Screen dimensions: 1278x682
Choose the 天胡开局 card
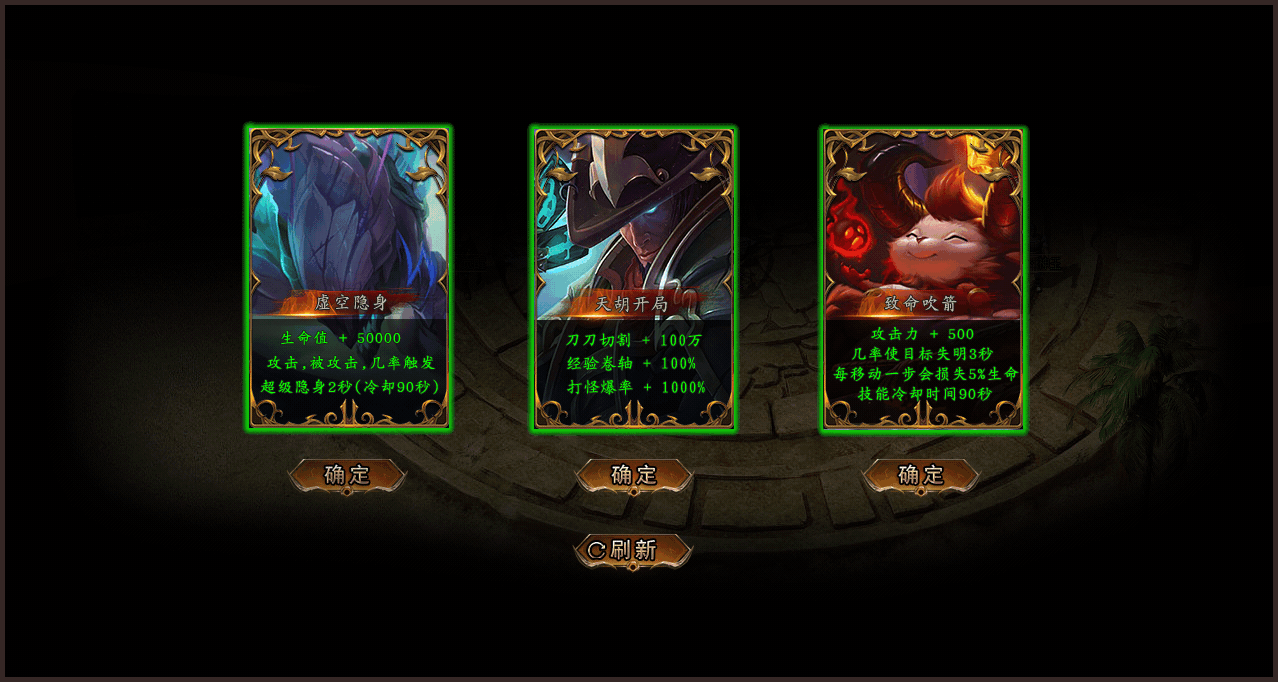635,277
